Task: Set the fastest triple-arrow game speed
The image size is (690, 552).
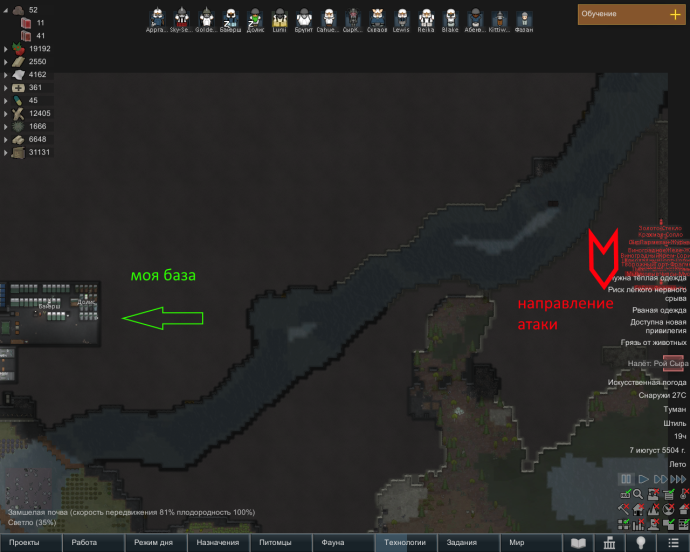Action: click(x=679, y=480)
